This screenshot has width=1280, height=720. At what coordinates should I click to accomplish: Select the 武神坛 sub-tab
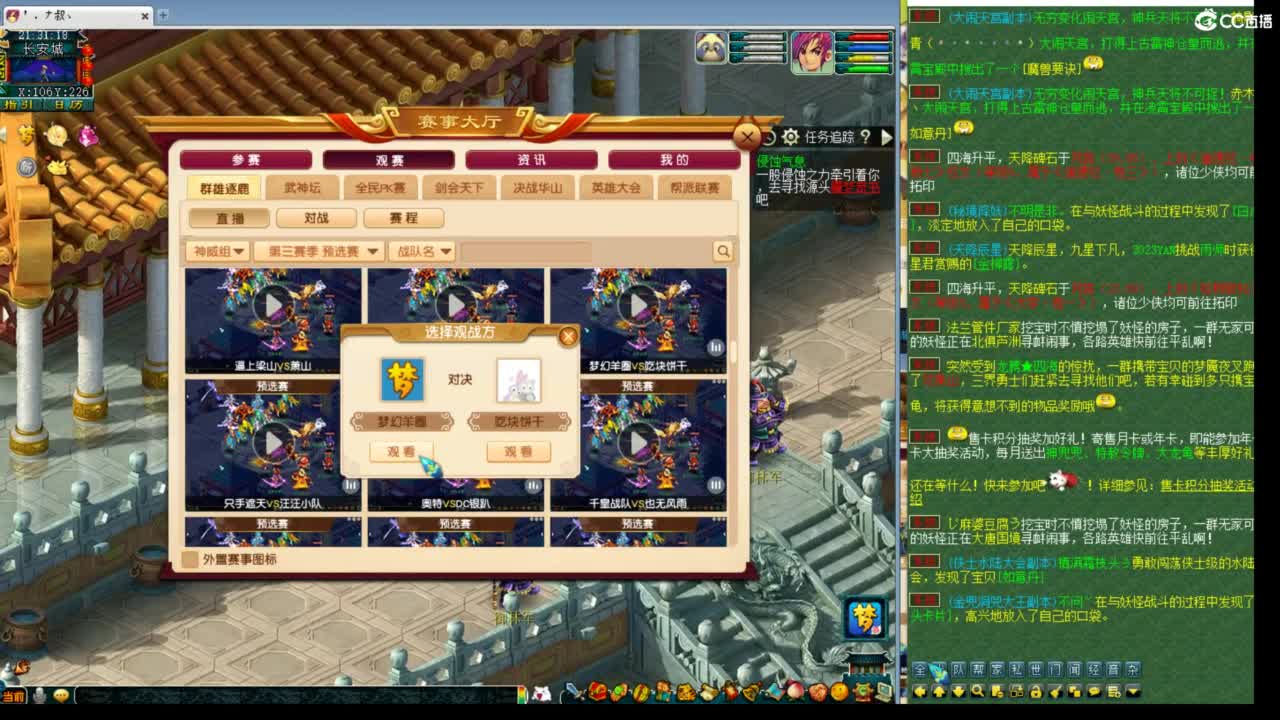pyautogui.click(x=302, y=186)
